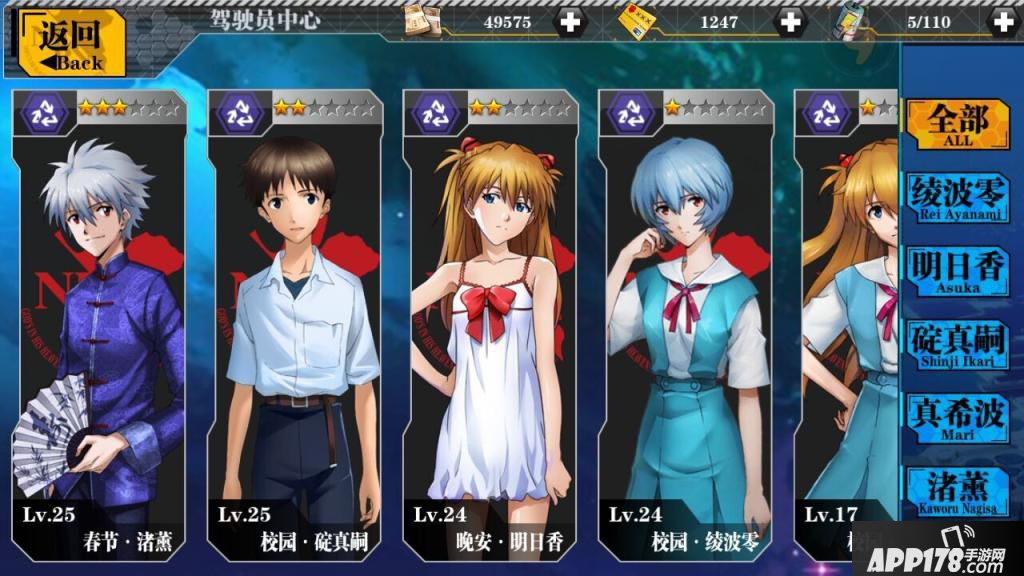Show all pilots with the 全部 ALL tab

click(x=957, y=123)
